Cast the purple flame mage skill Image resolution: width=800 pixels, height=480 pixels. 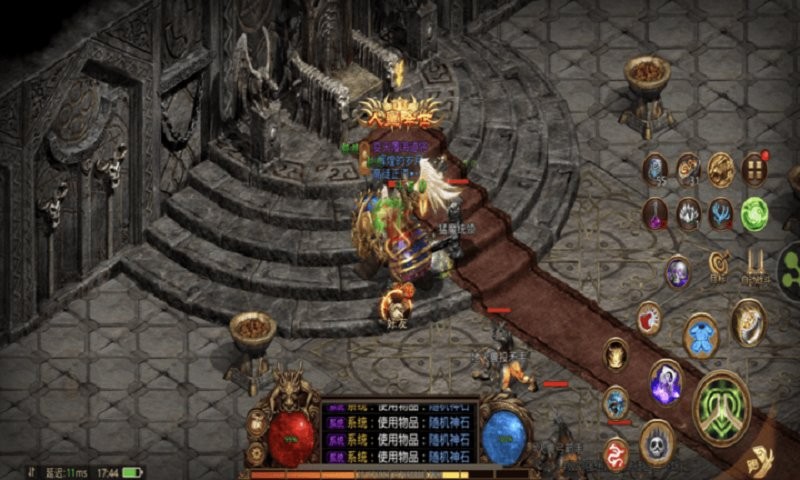pos(665,381)
